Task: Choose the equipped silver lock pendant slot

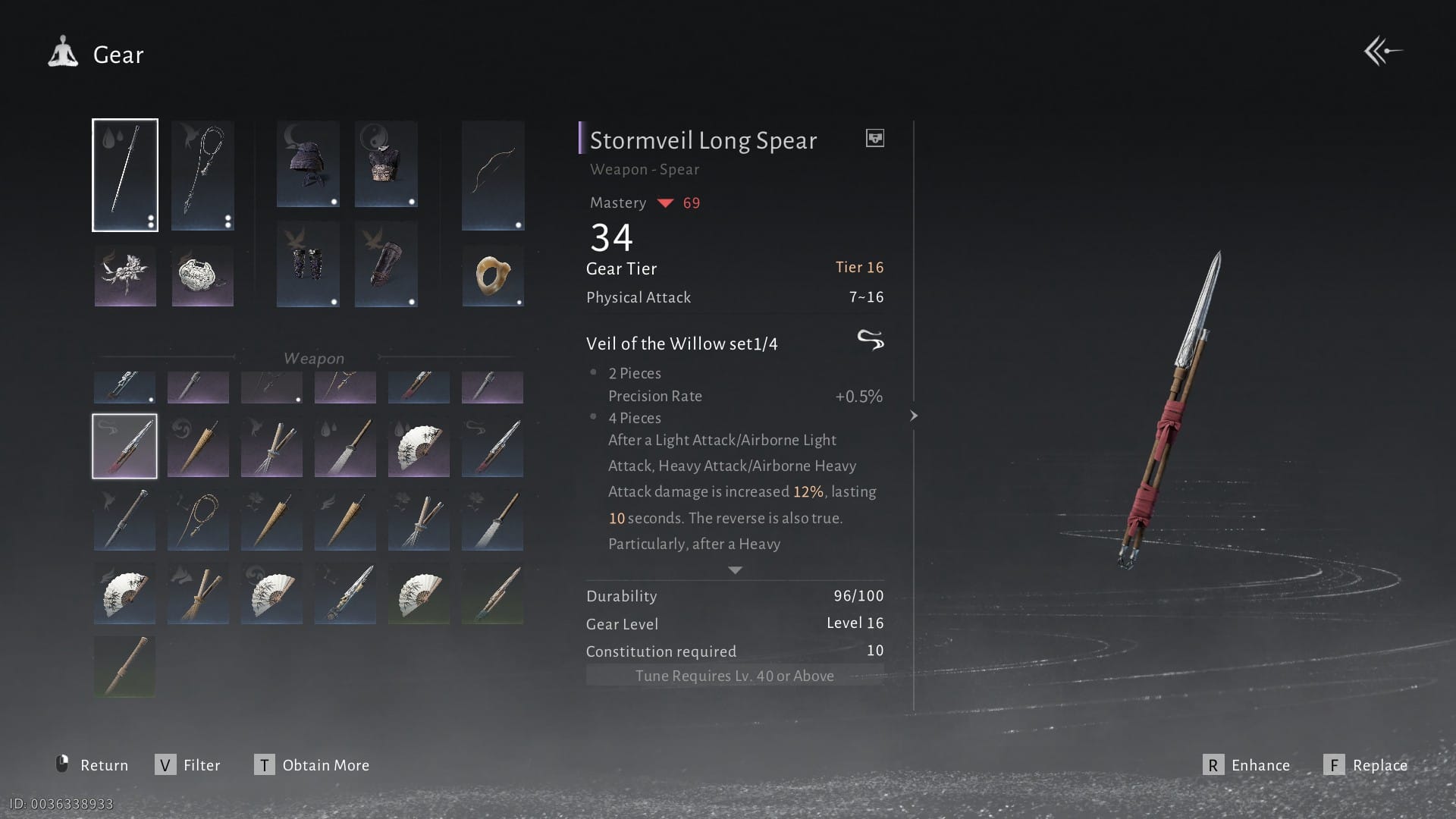Action: click(x=202, y=276)
